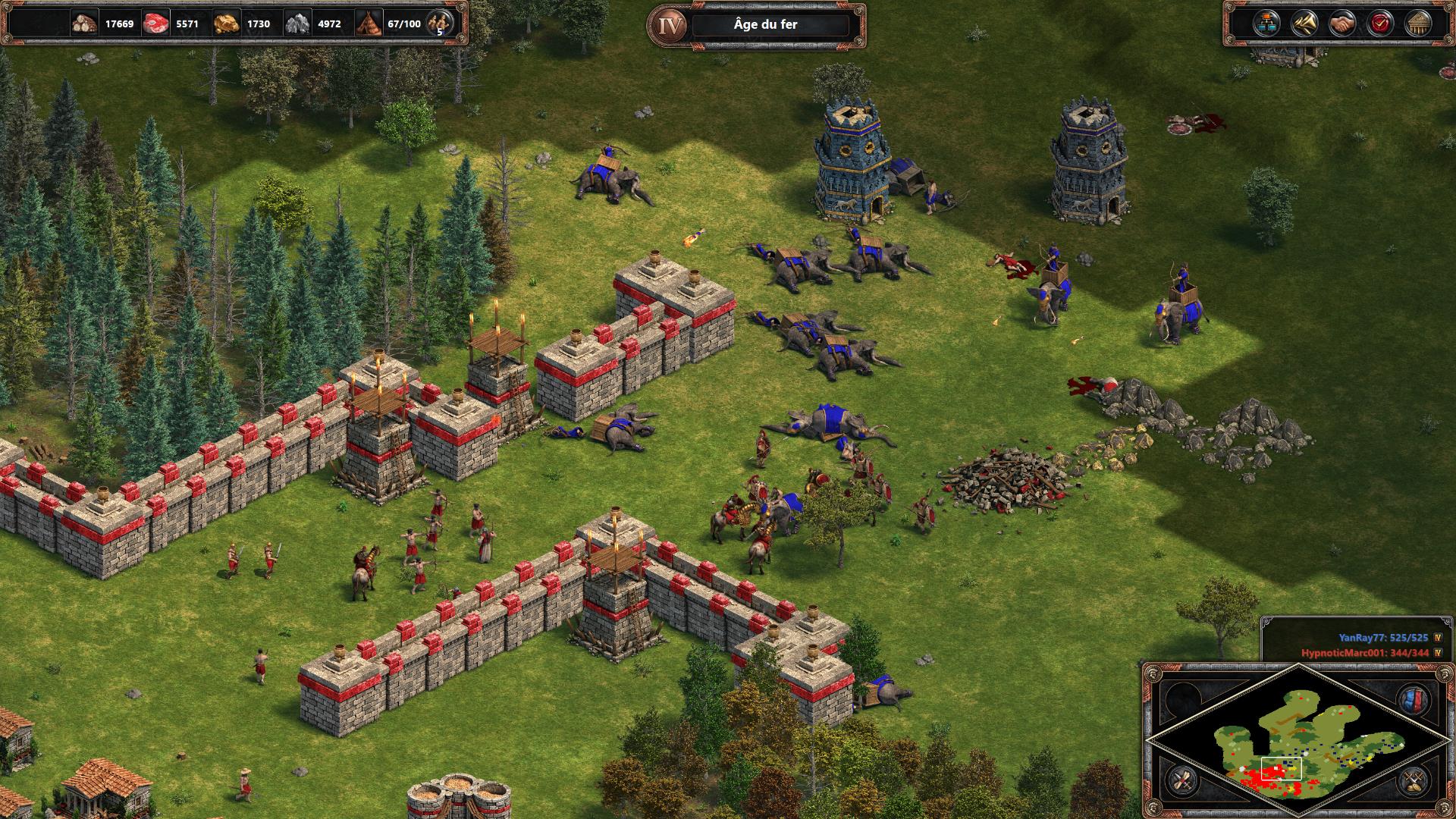Open the Diplomacy menu
Image resolution: width=1456 pixels, height=819 pixels.
click(x=1342, y=23)
